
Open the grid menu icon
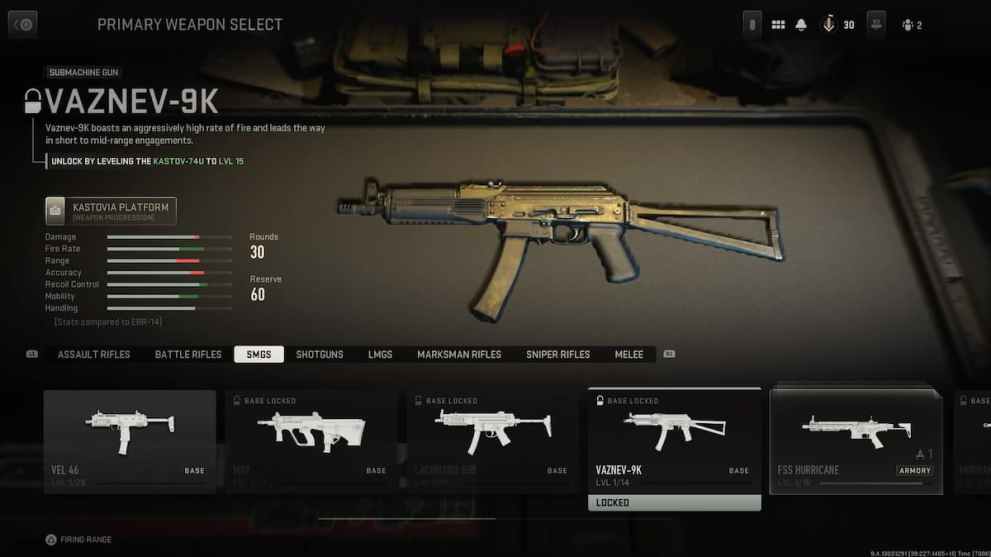click(x=778, y=25)
